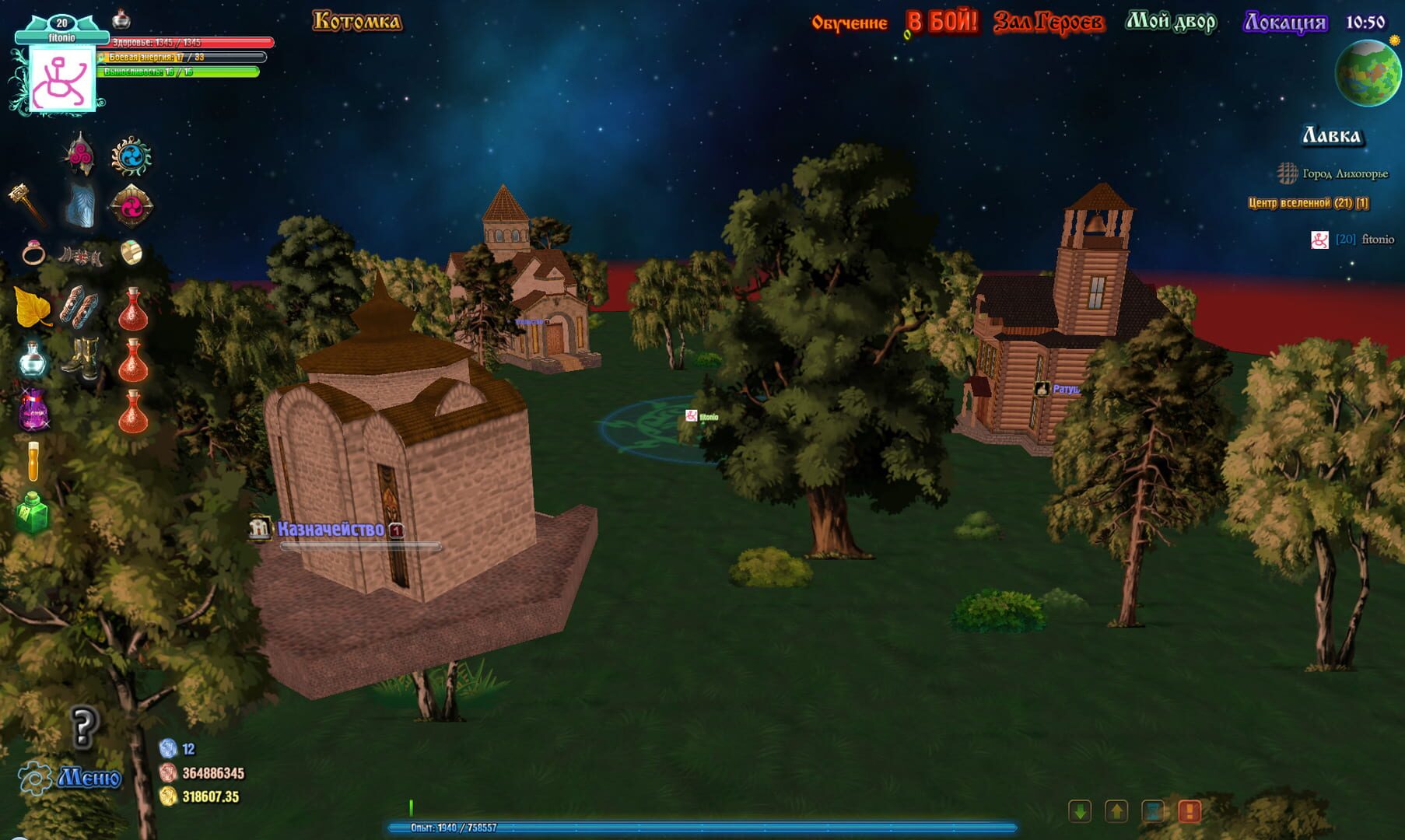Open the Локация menu

pyautogui.click(x=1284, y=23)
